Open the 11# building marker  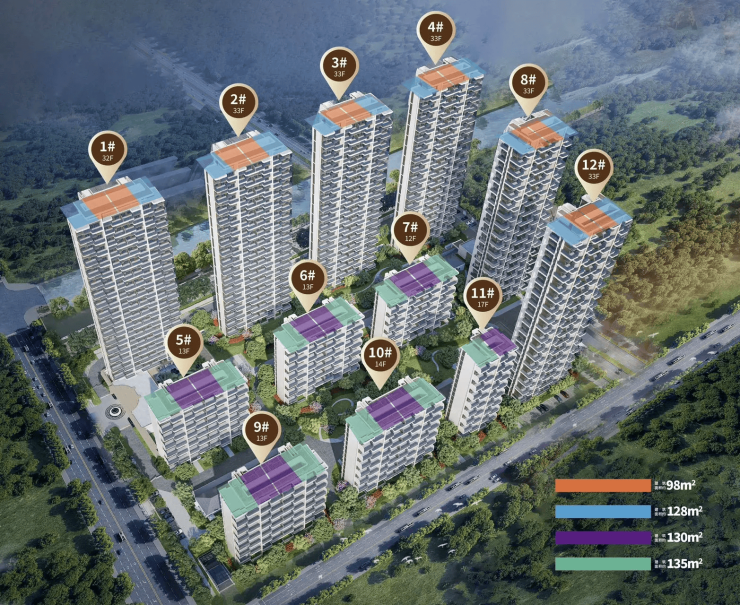coord(482,298)
